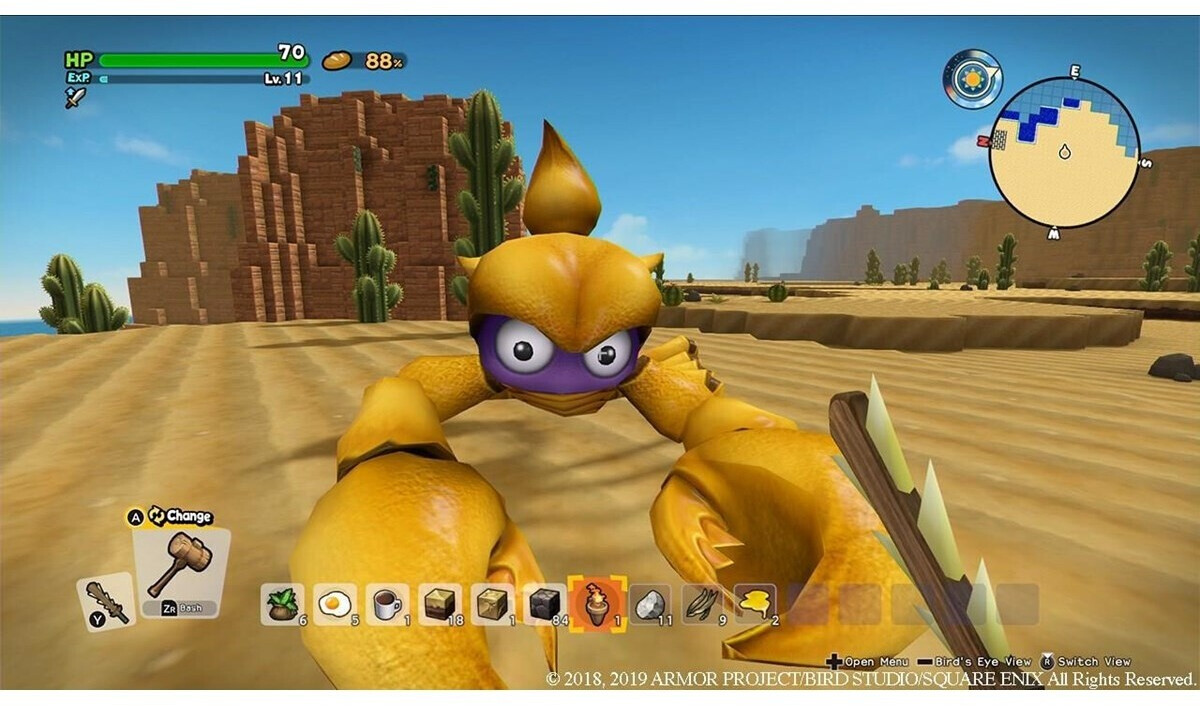Select the highlighted torch slot
1200x706 pixels.
point(597,604)
